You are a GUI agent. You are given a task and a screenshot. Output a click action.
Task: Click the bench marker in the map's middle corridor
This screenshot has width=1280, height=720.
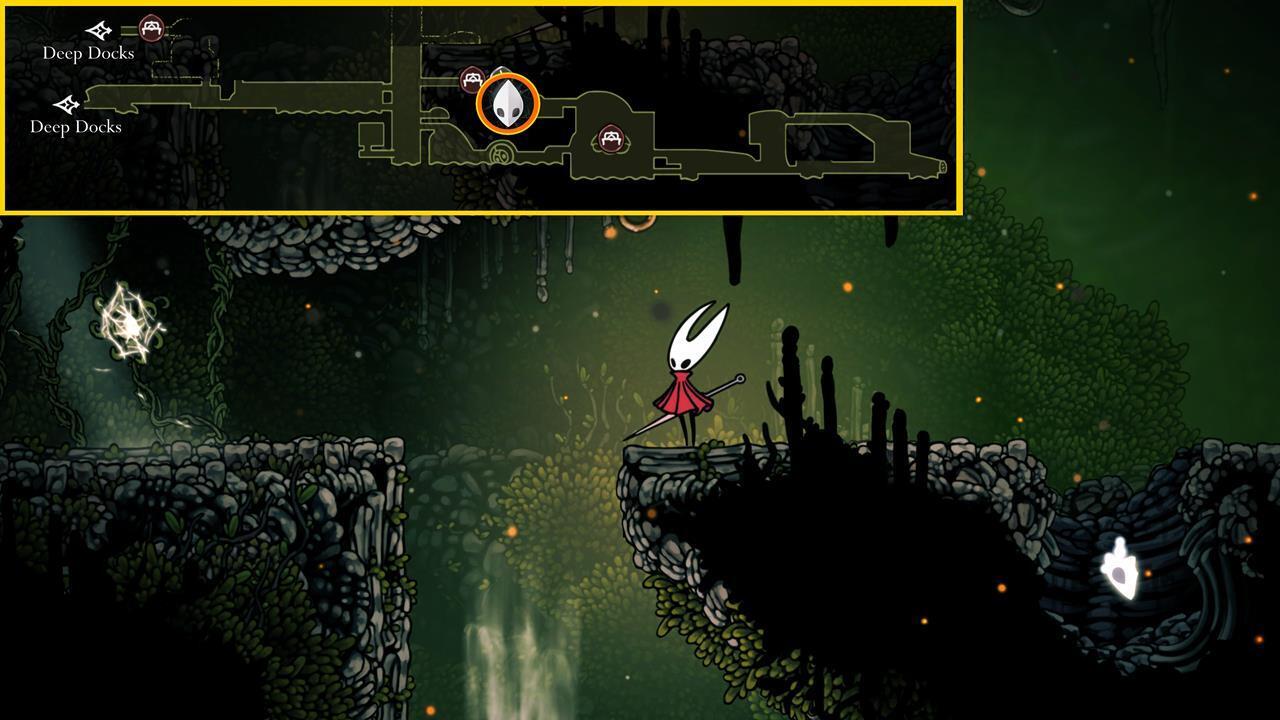(x=611, y=140)
